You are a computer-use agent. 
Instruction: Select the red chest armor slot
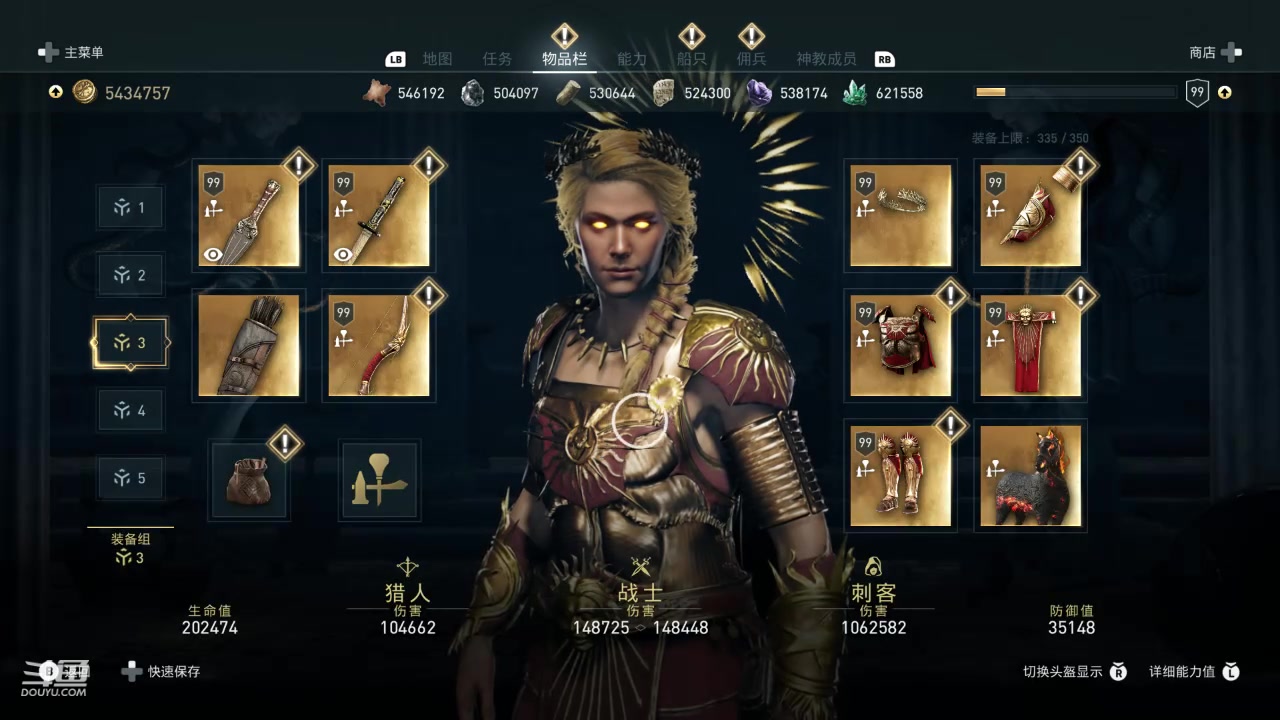tap(901, 345)
